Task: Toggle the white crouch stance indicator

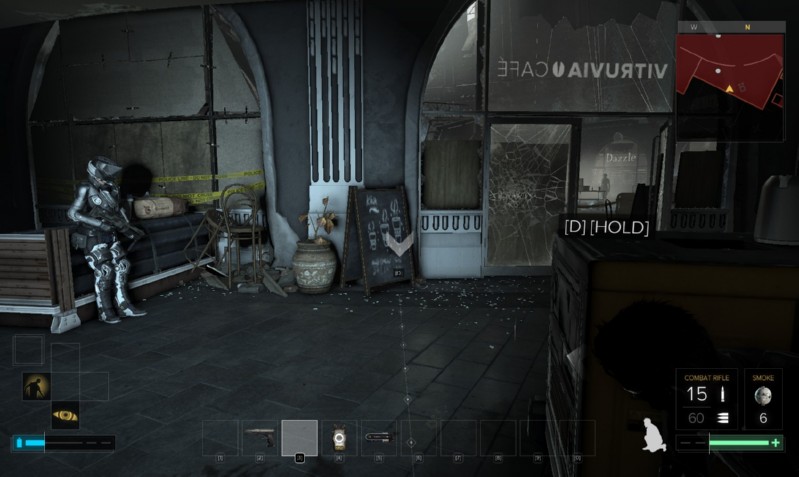Action: [654, 433]
